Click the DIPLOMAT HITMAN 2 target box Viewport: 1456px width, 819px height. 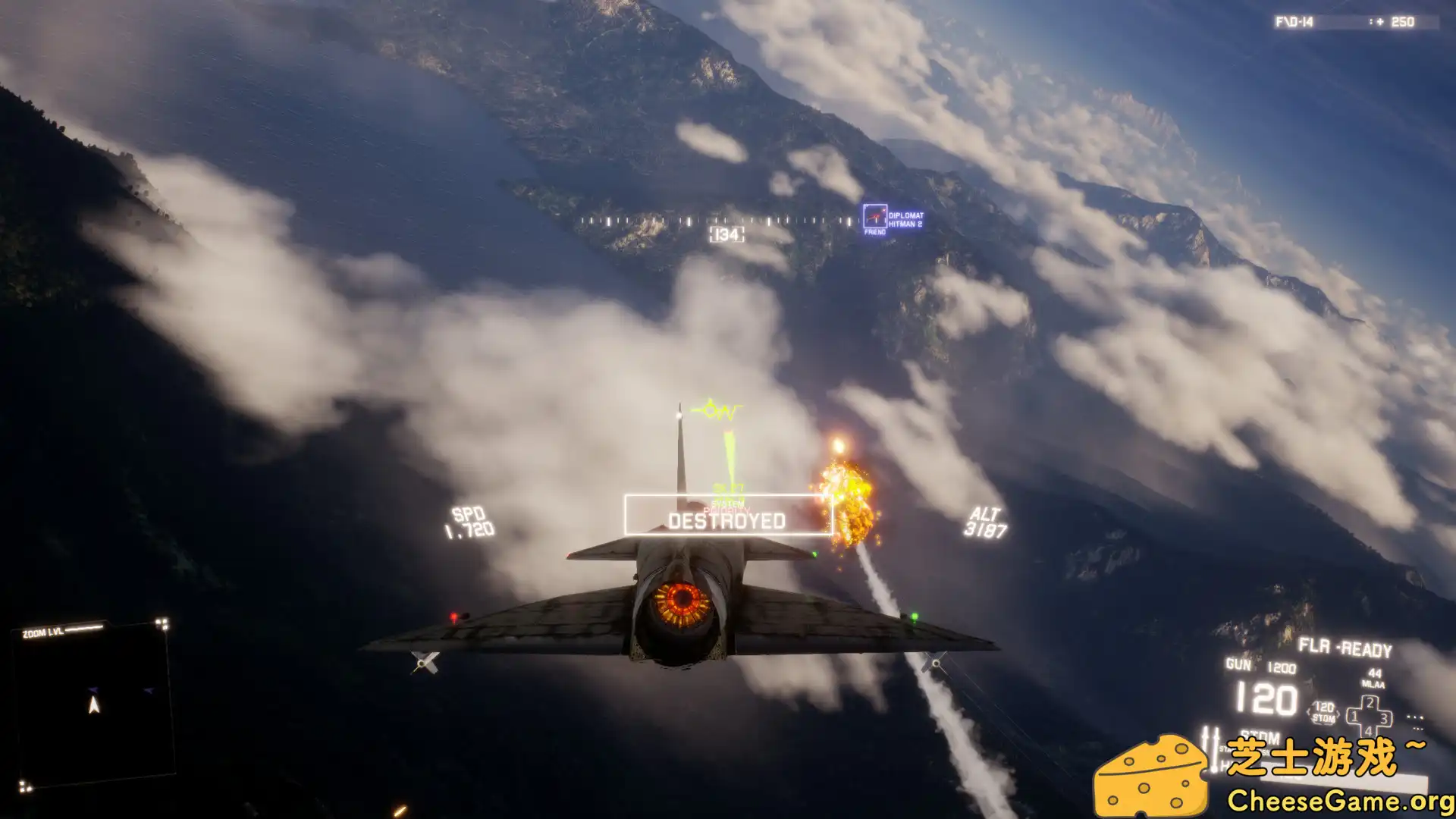pyautogui.click(x=876, y=215)
